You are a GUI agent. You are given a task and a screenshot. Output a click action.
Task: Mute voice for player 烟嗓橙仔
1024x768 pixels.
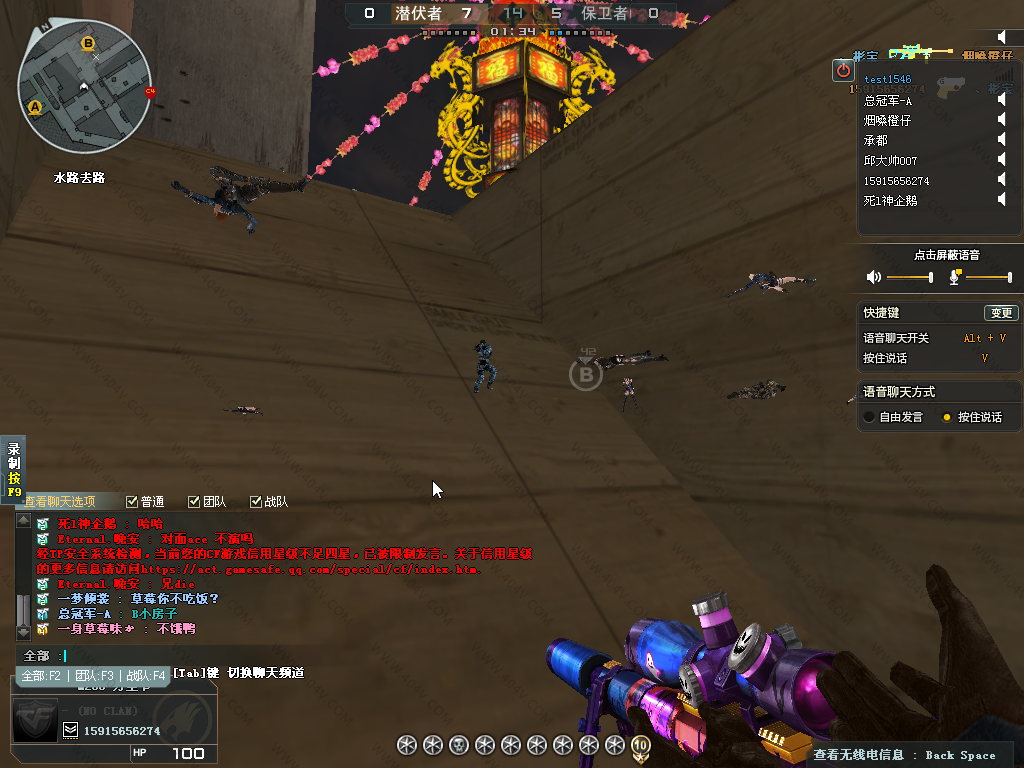click(x=1001, y=120)
